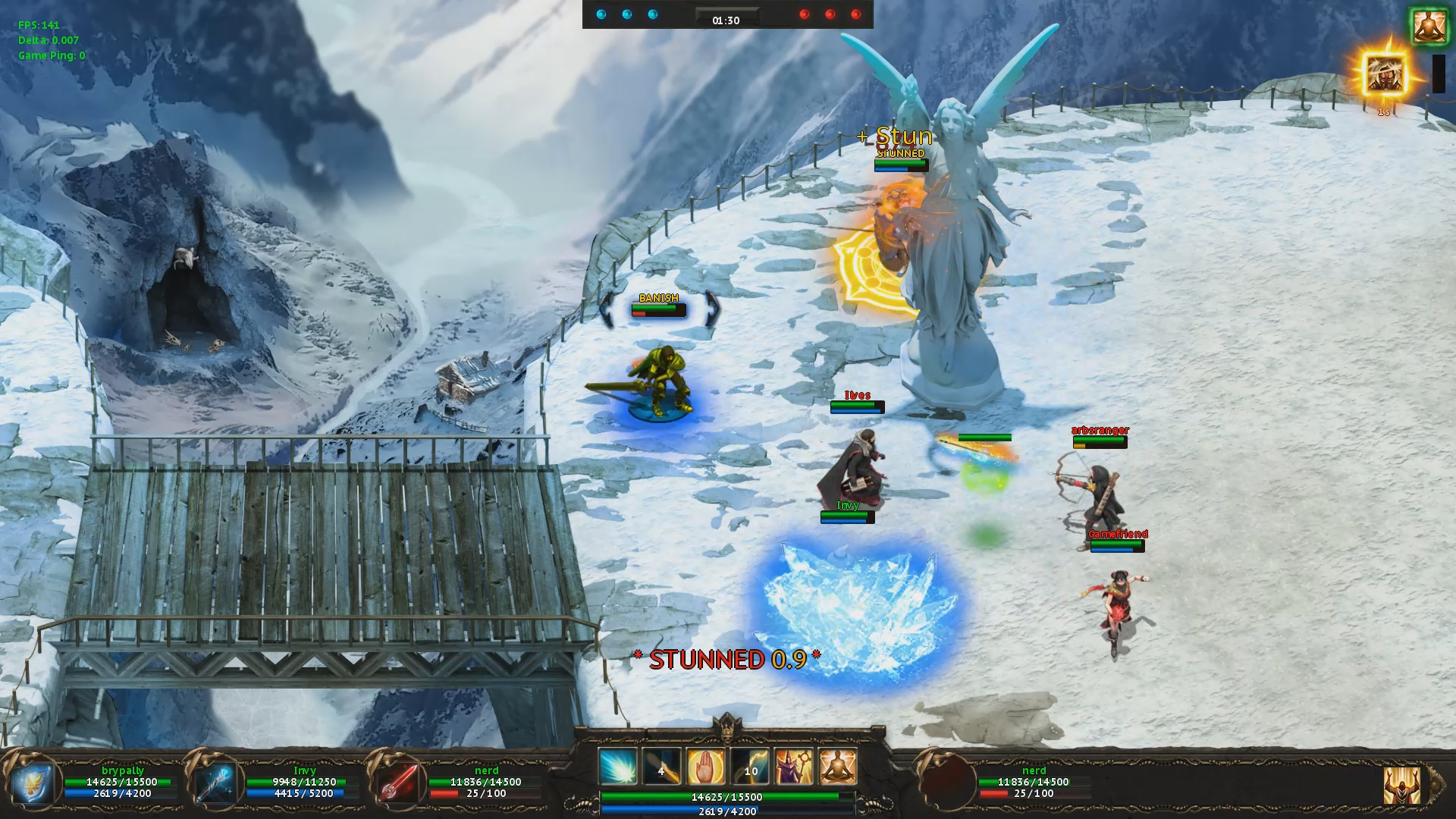
Task: Select Ilves's health bar near the statue
Action: [857, 406]
